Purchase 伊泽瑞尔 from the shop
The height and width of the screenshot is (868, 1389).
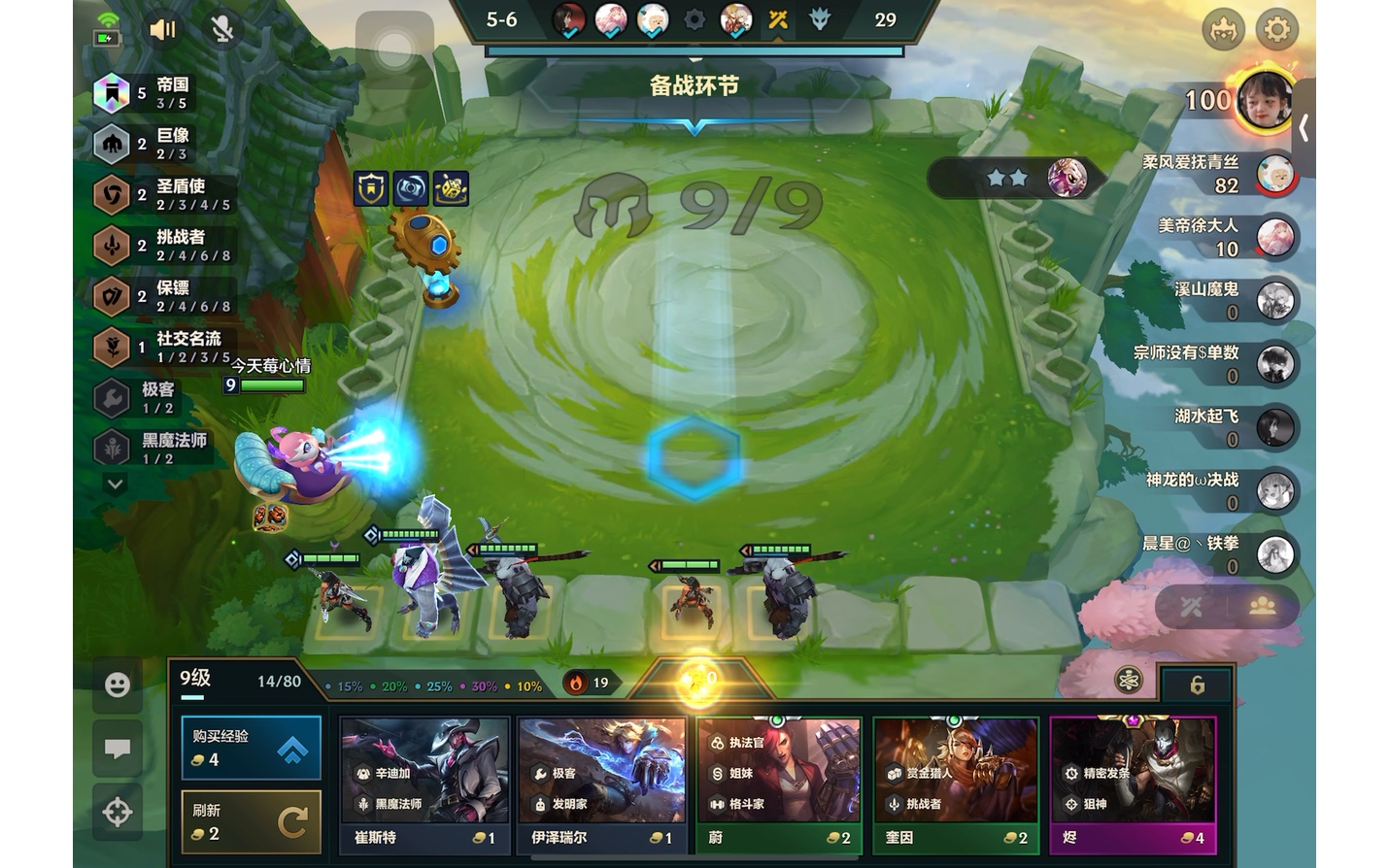coord(601,785)
